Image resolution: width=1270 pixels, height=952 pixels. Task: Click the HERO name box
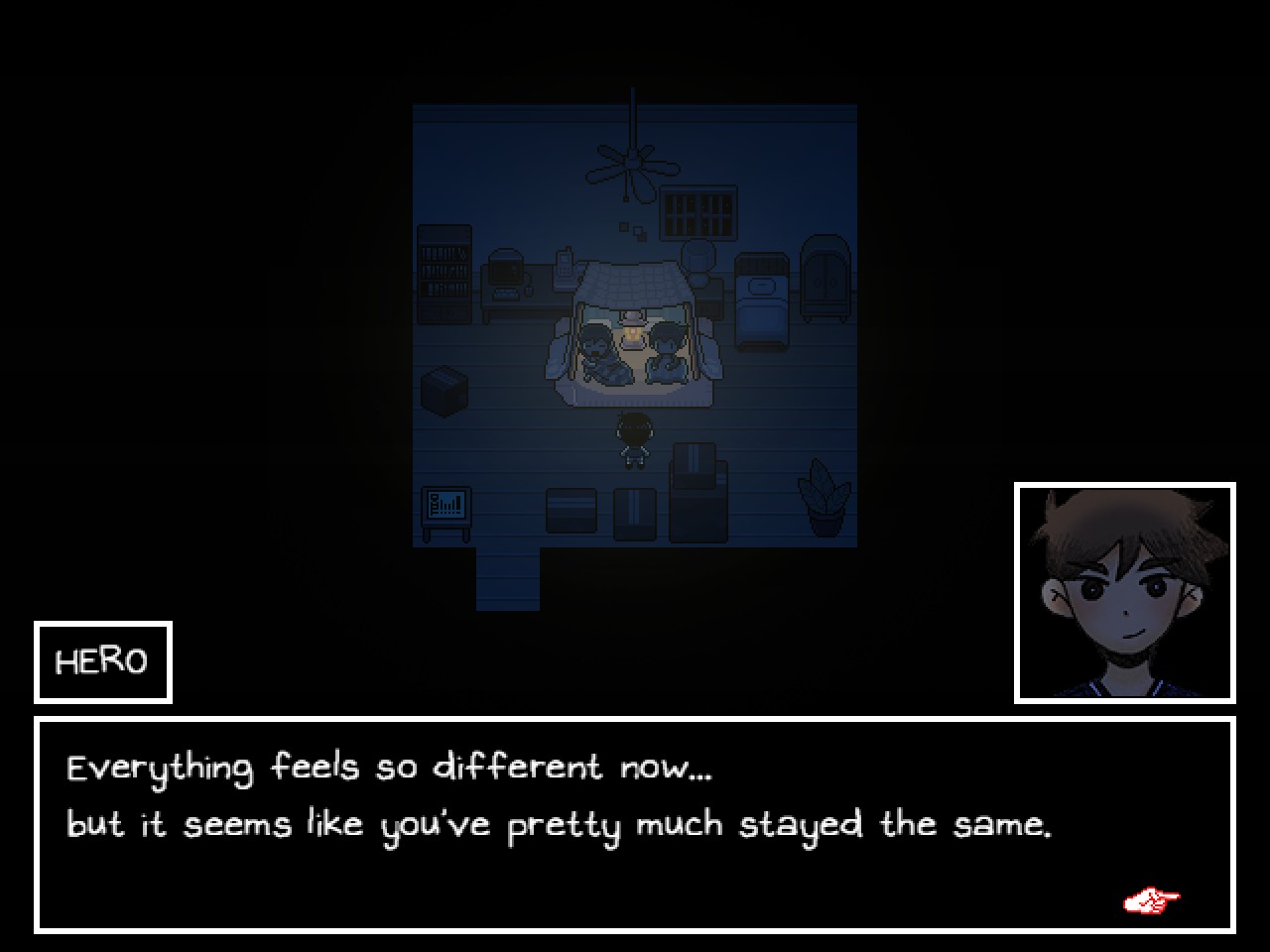[x=102, y=660]
